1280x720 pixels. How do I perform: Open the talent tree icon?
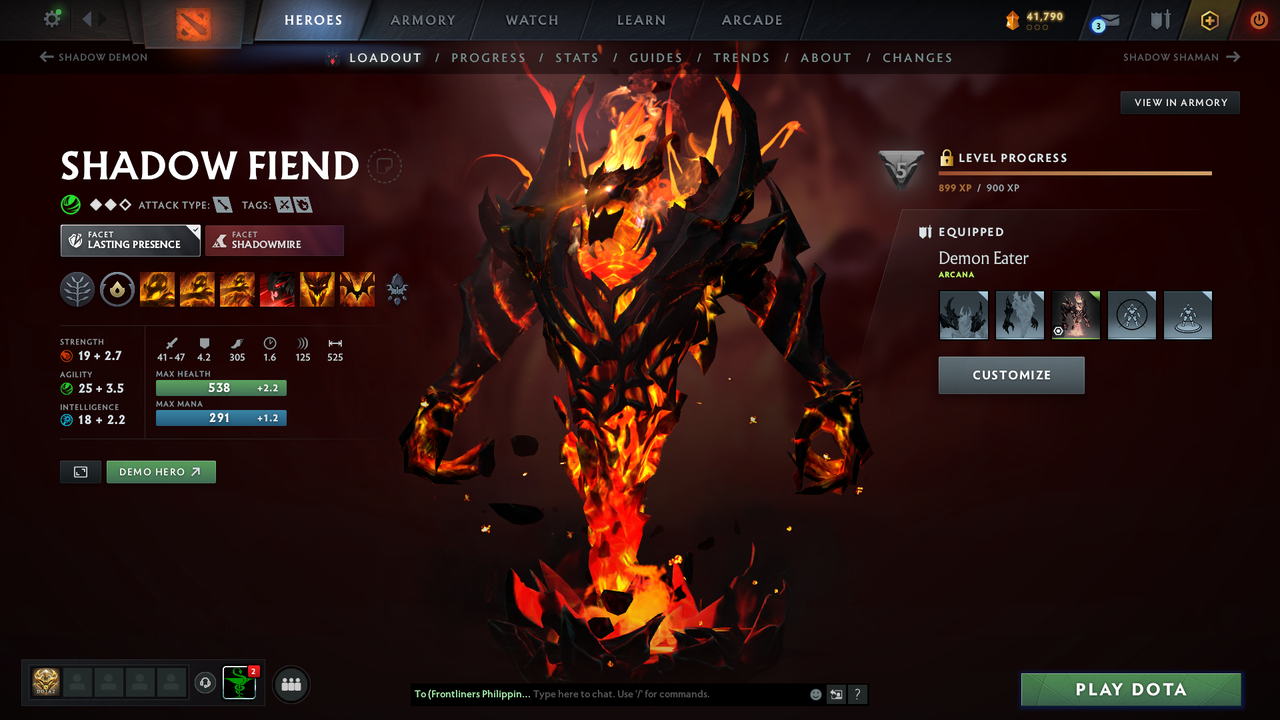(x=77, y=288)
